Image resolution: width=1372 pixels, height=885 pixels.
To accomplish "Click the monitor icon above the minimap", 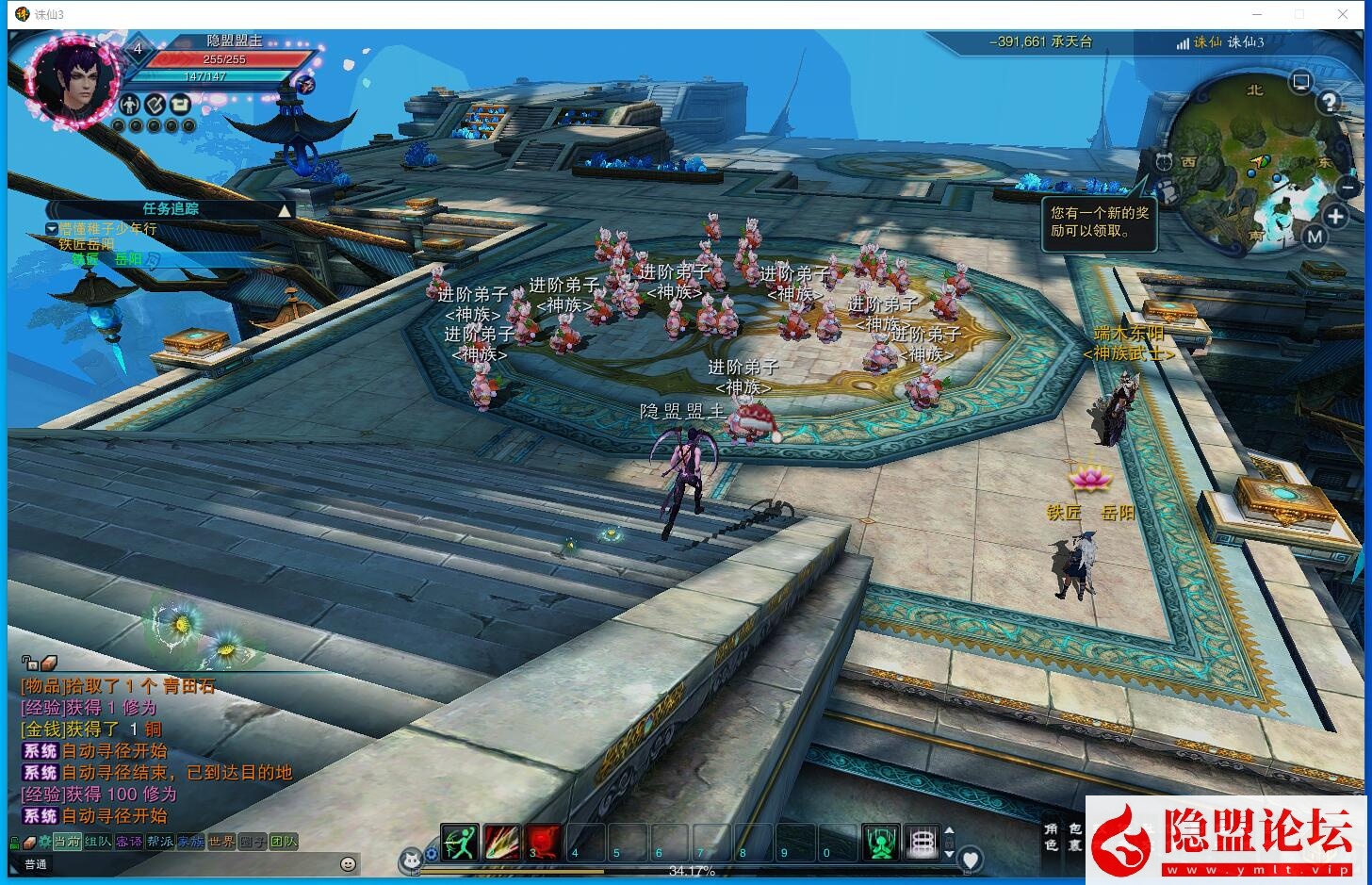I will coord(1301,81).
